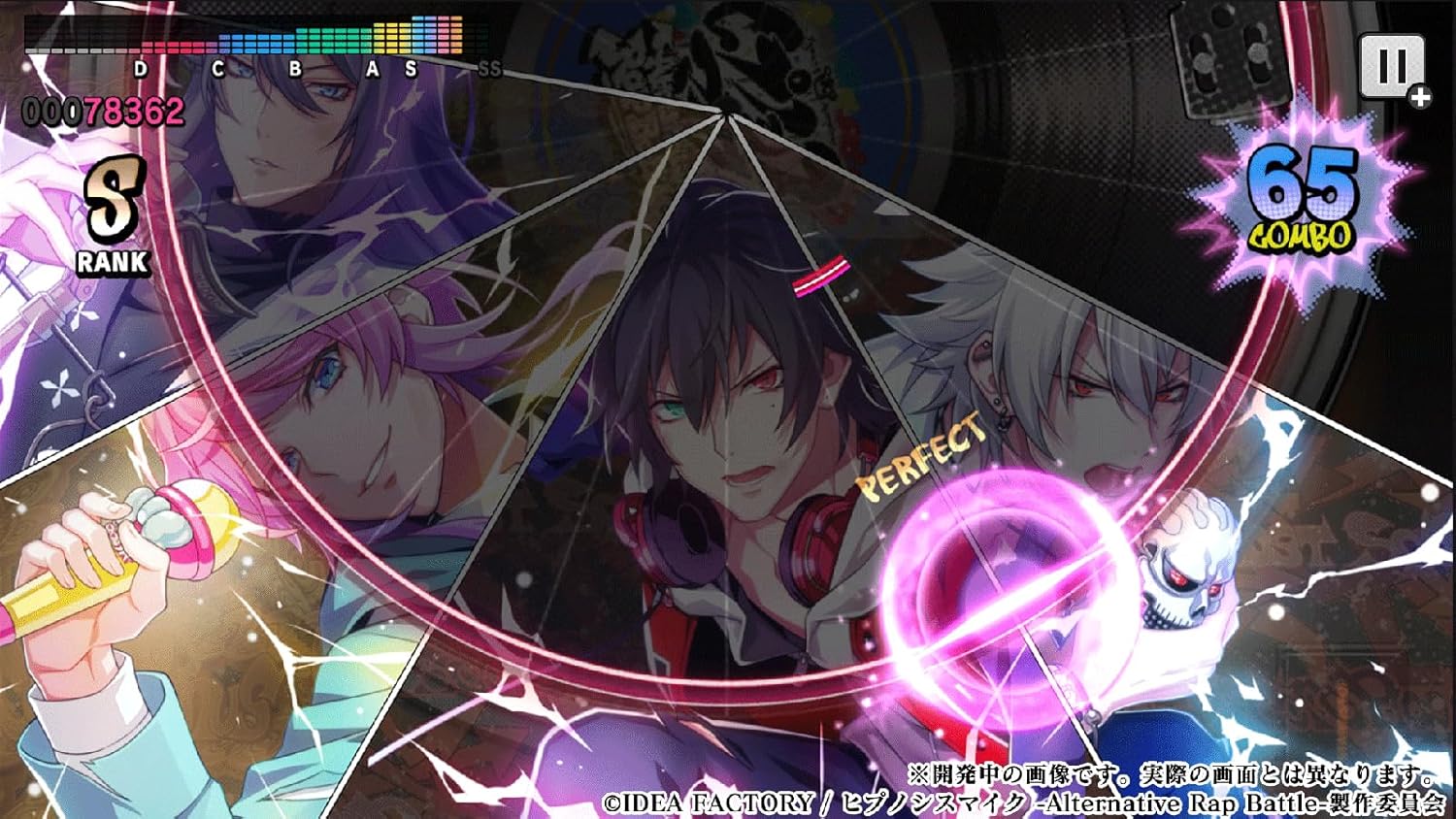Click the D marker on the score gauge

pos(139,69)
